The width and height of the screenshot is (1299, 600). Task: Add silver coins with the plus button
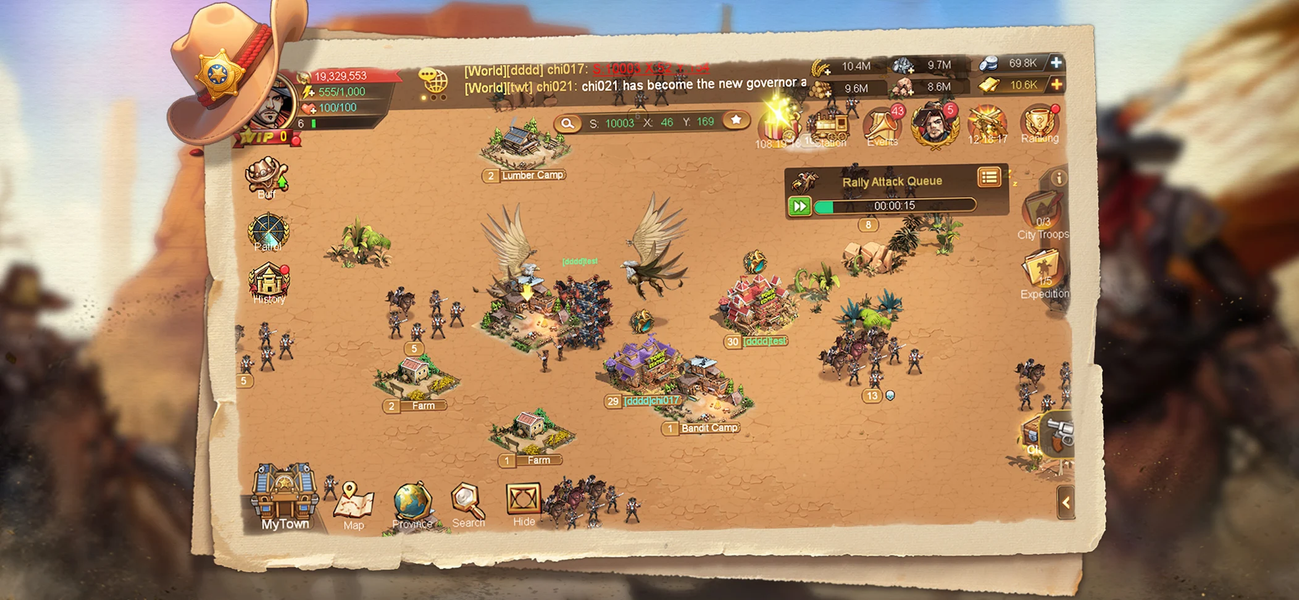click(x=1055, y=63)
